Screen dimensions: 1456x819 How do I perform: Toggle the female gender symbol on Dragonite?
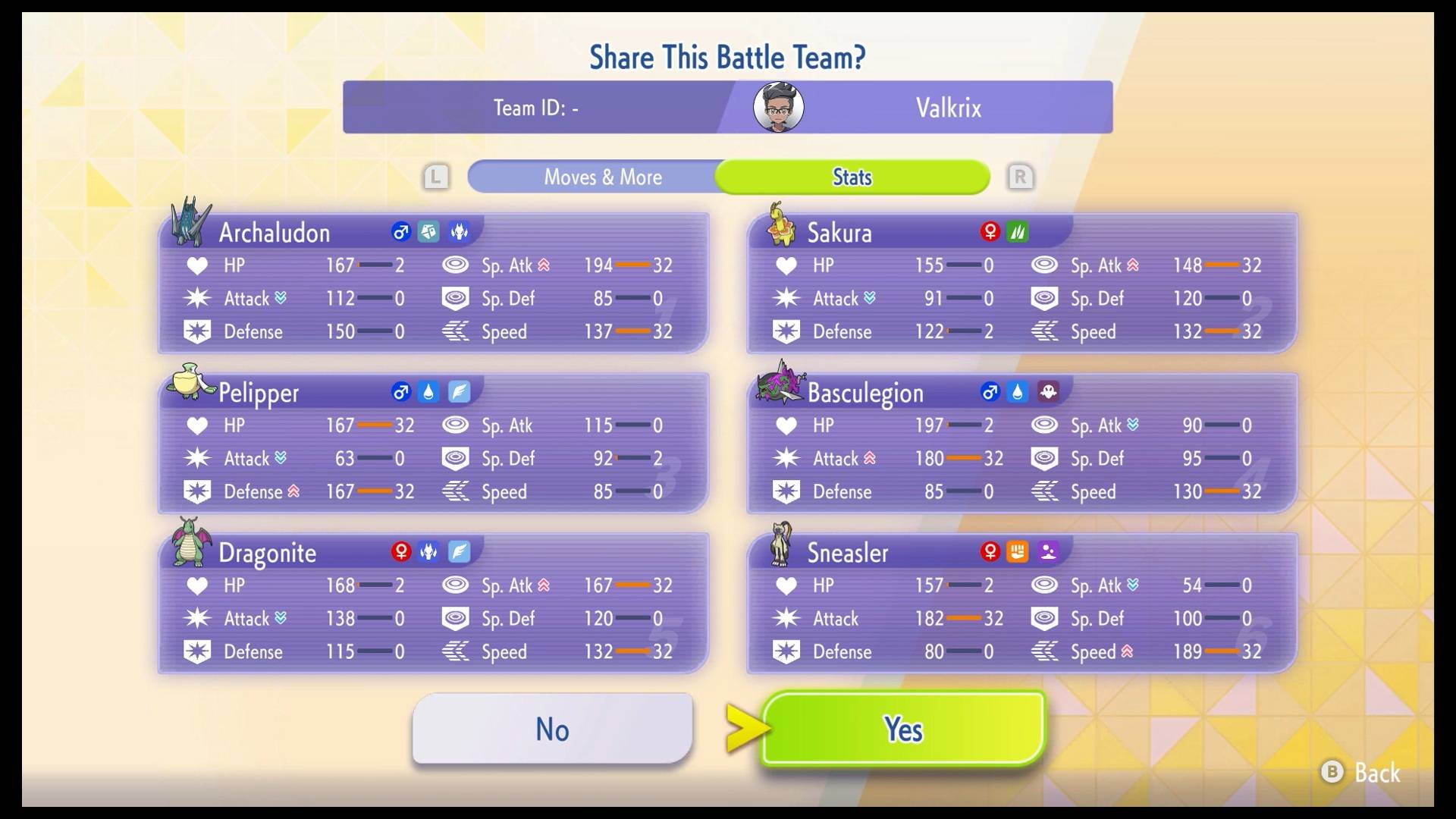[x=400, y=553]
